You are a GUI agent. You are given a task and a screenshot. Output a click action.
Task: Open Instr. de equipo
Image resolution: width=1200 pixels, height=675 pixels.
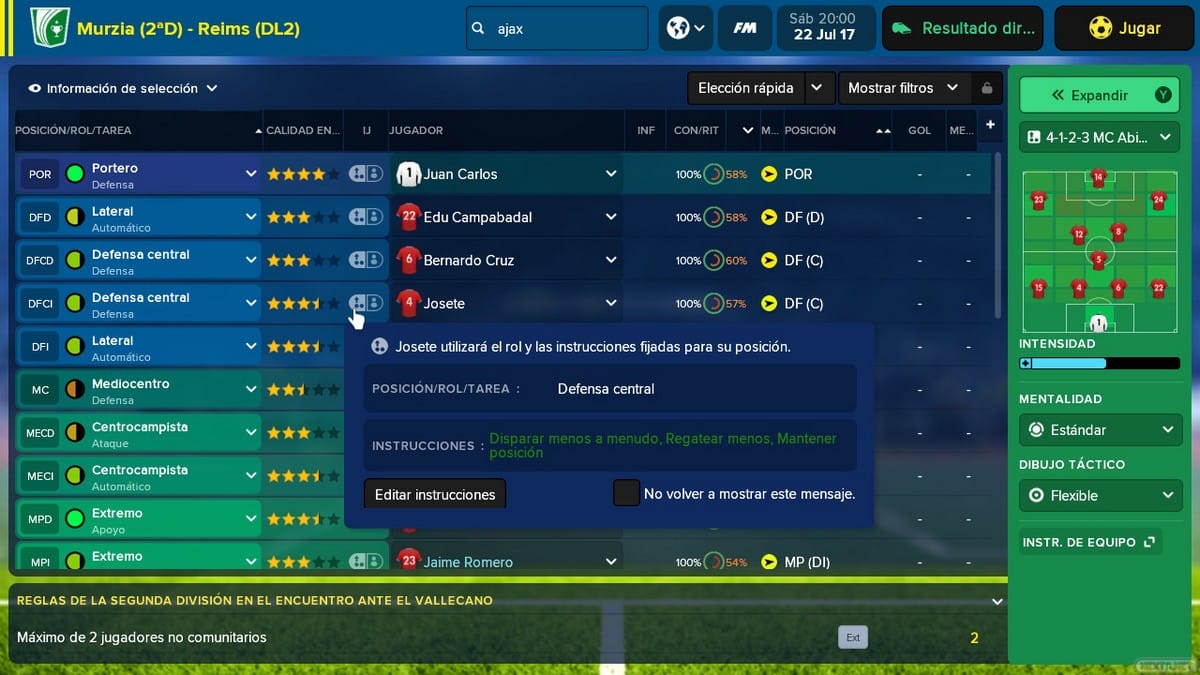coord(1089,542)
